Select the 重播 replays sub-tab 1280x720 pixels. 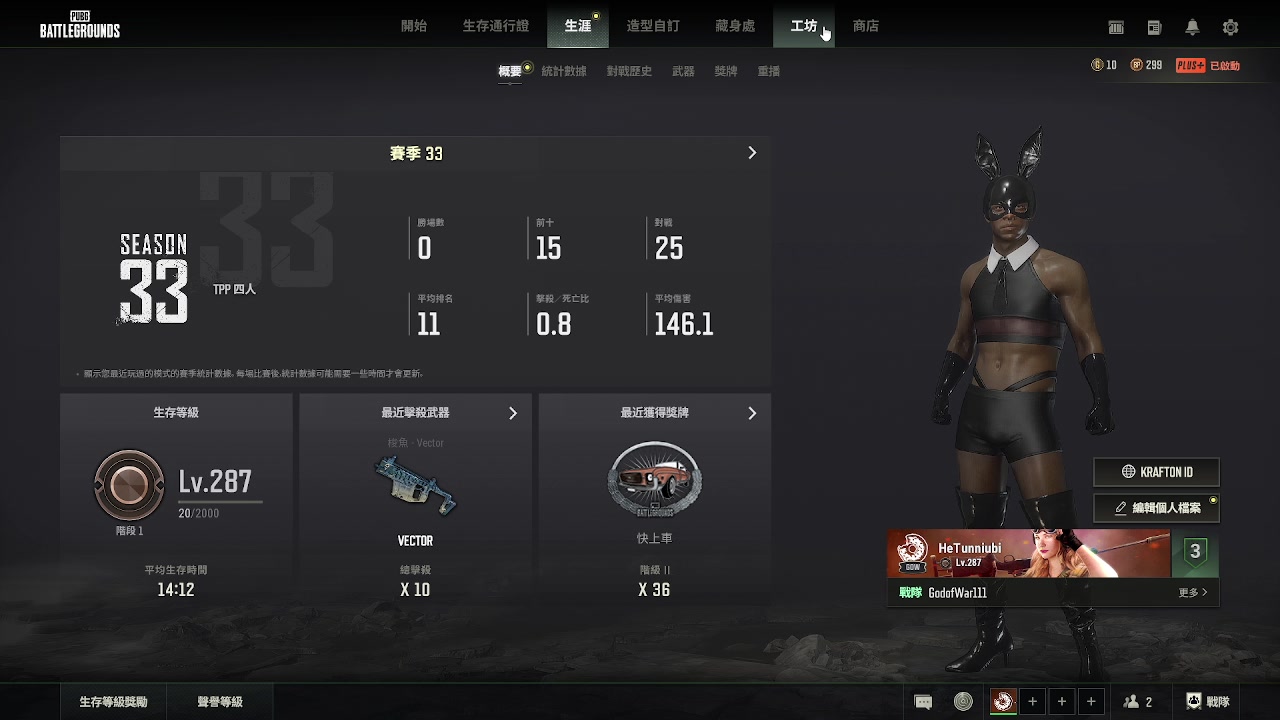pyautogui.click(x=769, y=71)
